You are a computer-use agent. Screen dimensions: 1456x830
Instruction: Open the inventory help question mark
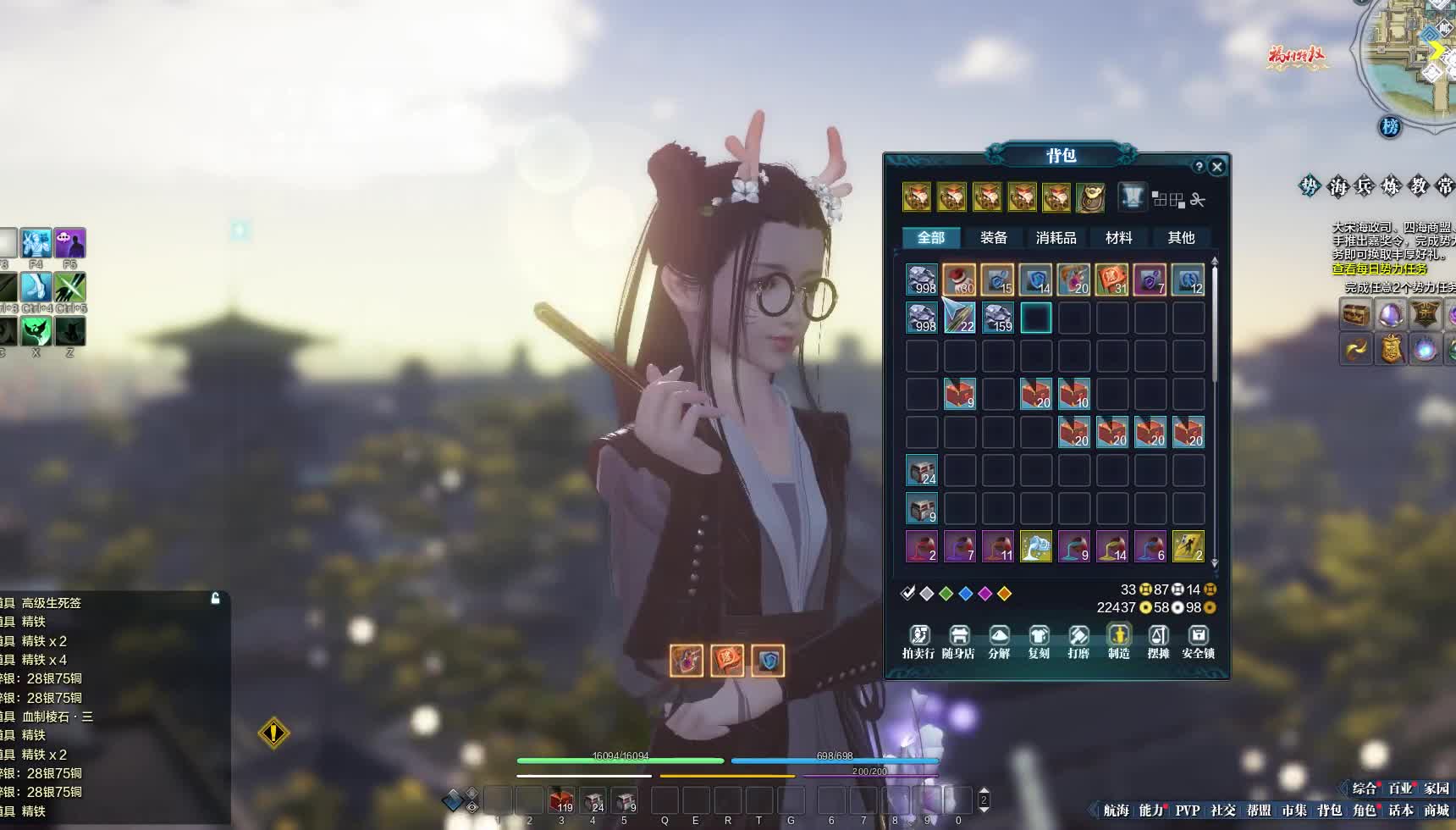tap(1198, 167)
